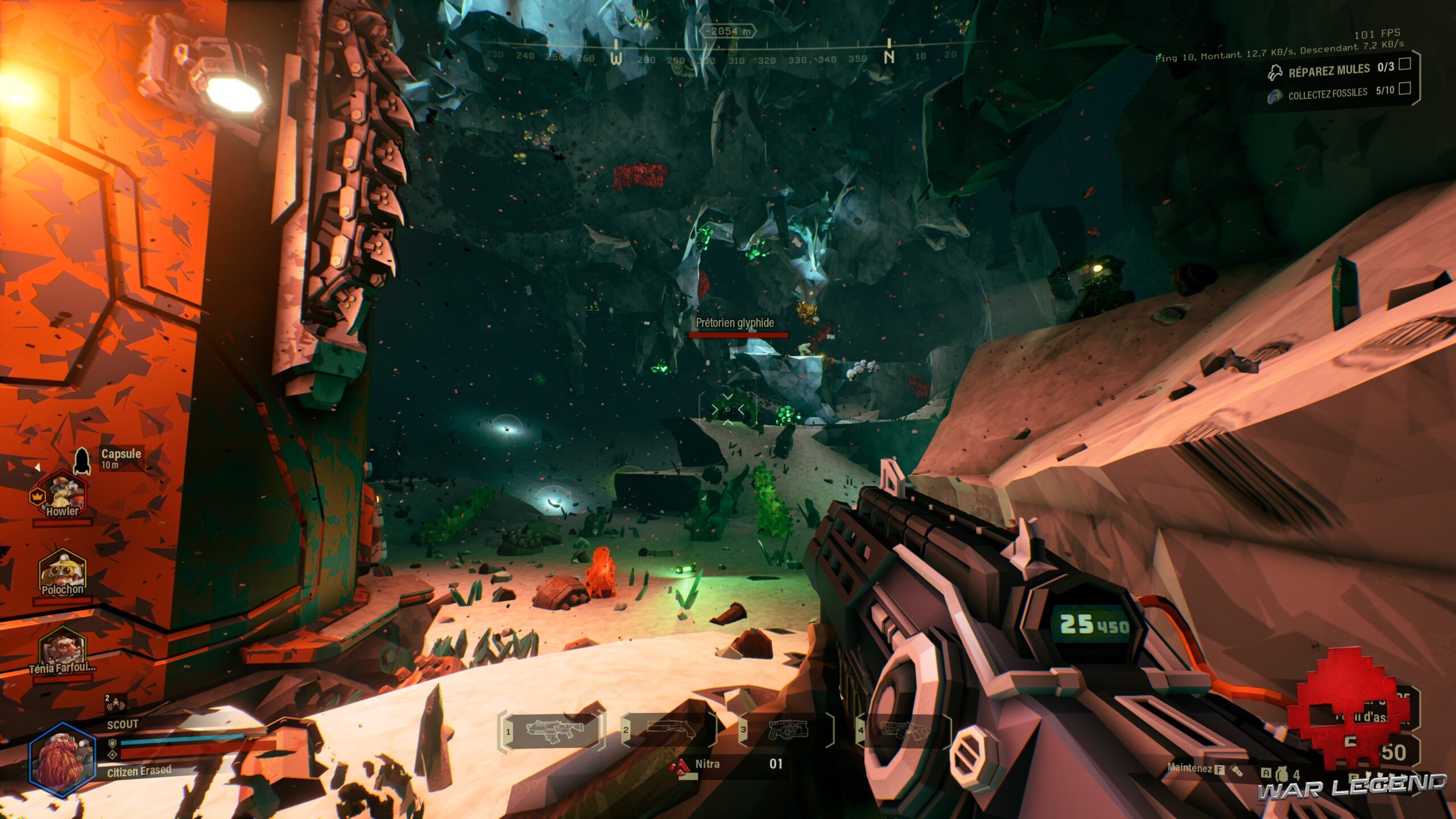Click the flashlight icon
Screen dimensions: 1456x819
click(x=1236, y=770)
